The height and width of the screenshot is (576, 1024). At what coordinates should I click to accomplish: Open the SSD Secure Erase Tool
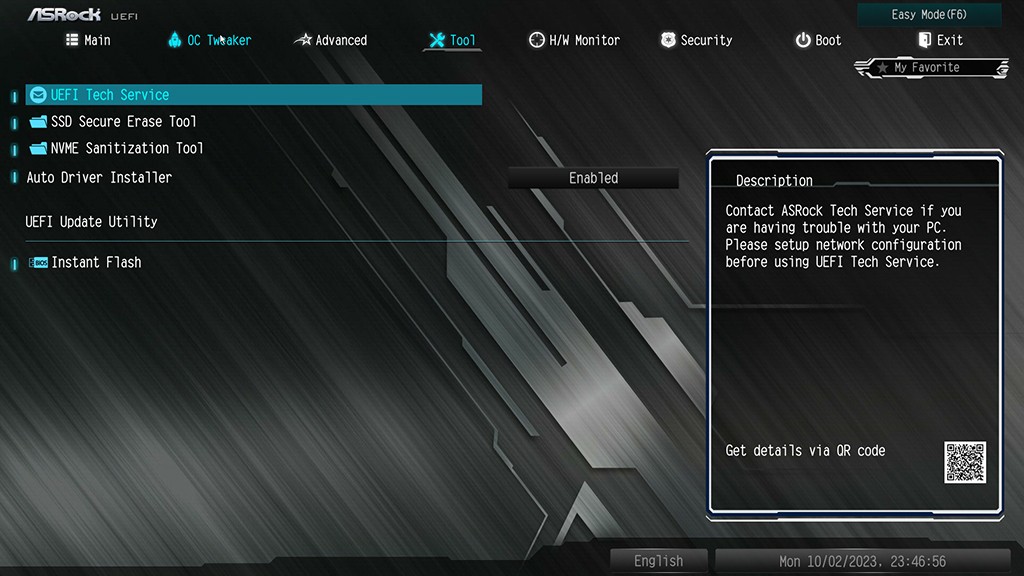point(124,122)
